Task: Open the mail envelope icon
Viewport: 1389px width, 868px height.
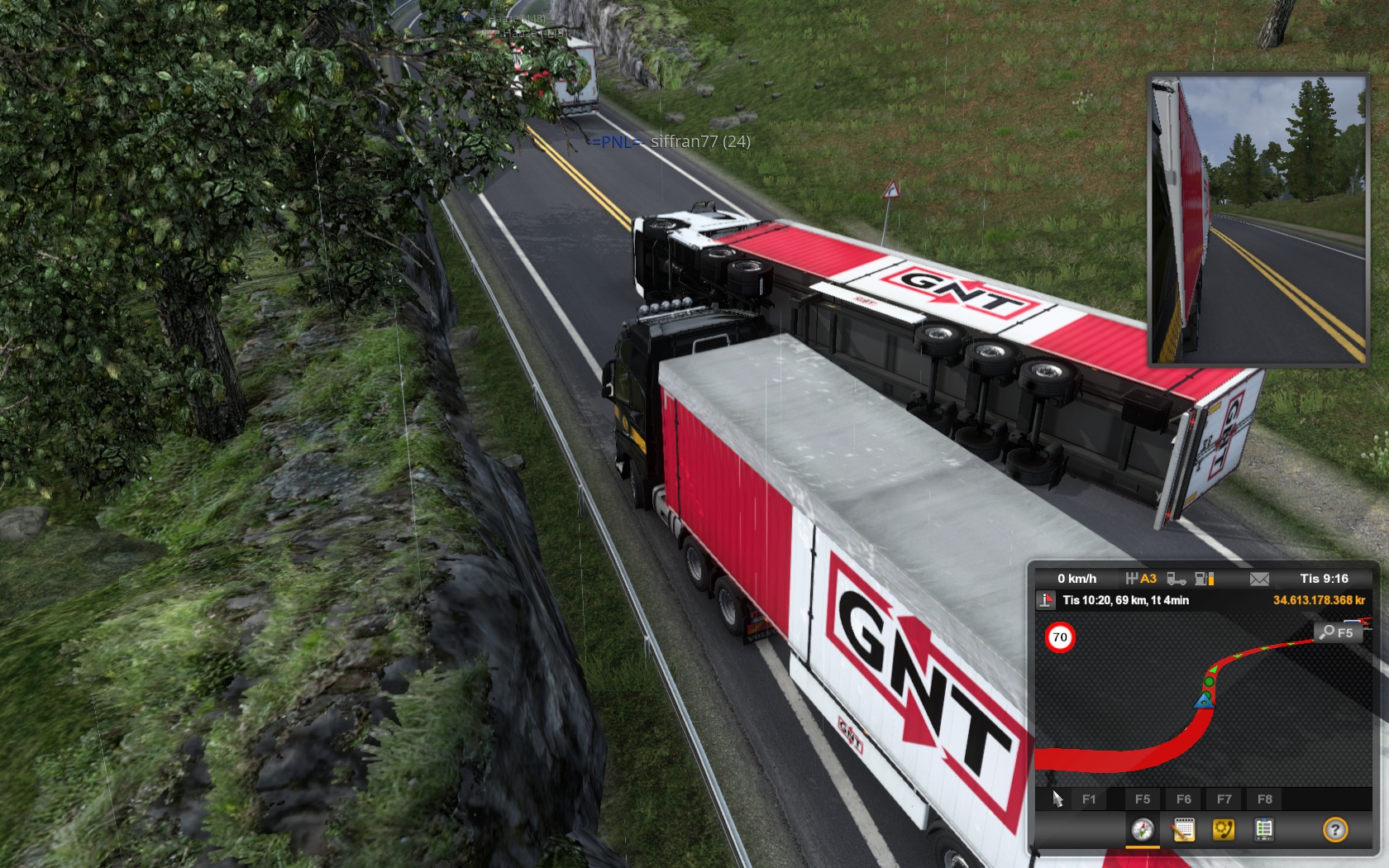Action: pyautogui.click(x=1259, y=579)
